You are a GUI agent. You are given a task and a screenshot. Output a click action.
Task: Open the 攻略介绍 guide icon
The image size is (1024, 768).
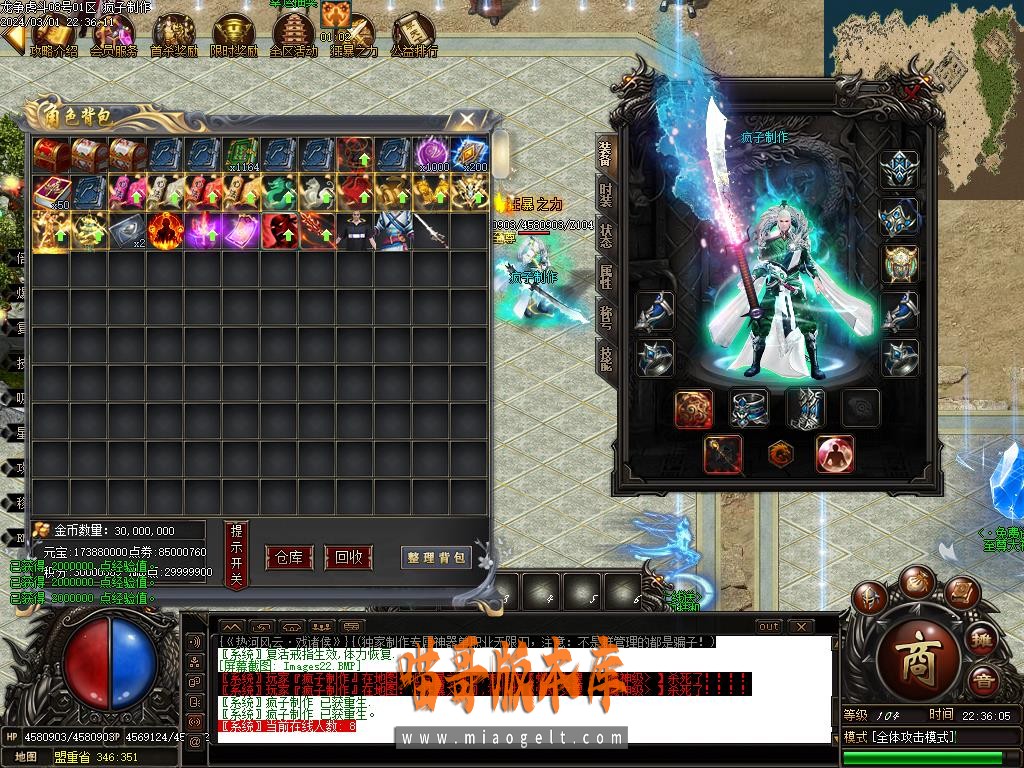pyautogui.click(x=54, y=37)
